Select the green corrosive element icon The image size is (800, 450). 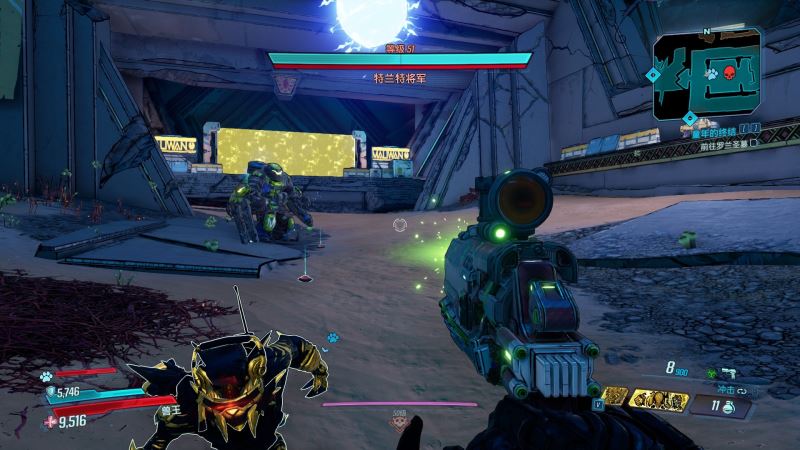(x=712, y=373)
